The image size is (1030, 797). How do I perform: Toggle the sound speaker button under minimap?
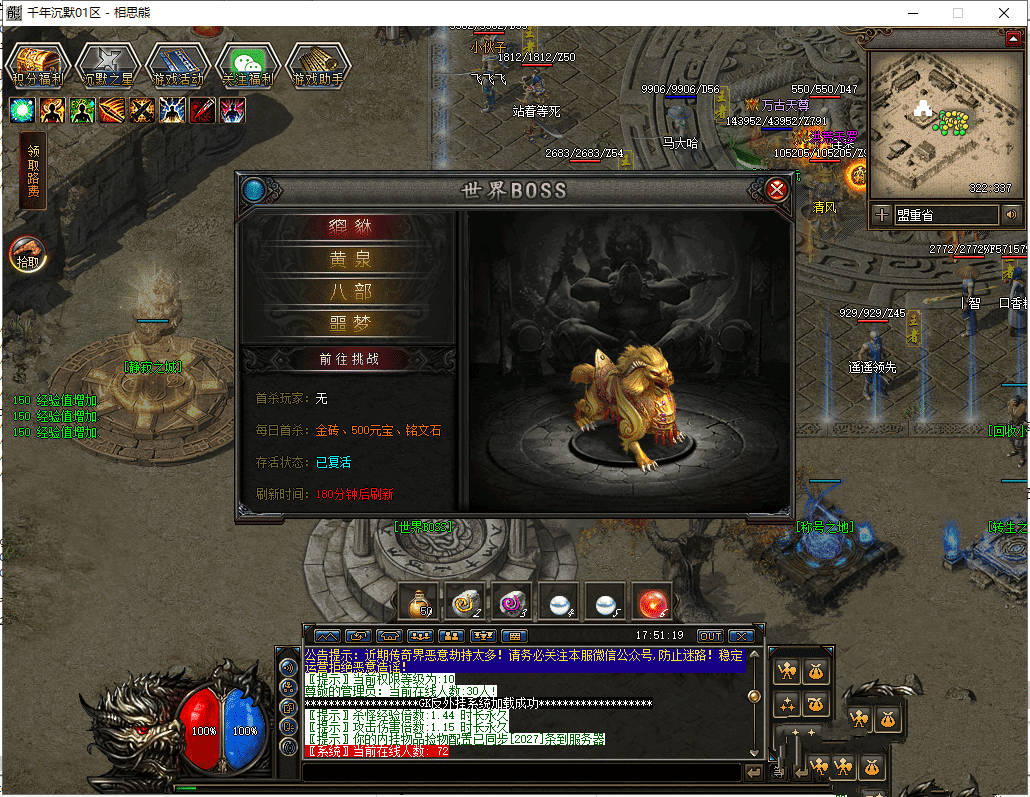click(x=1011, y=214)
